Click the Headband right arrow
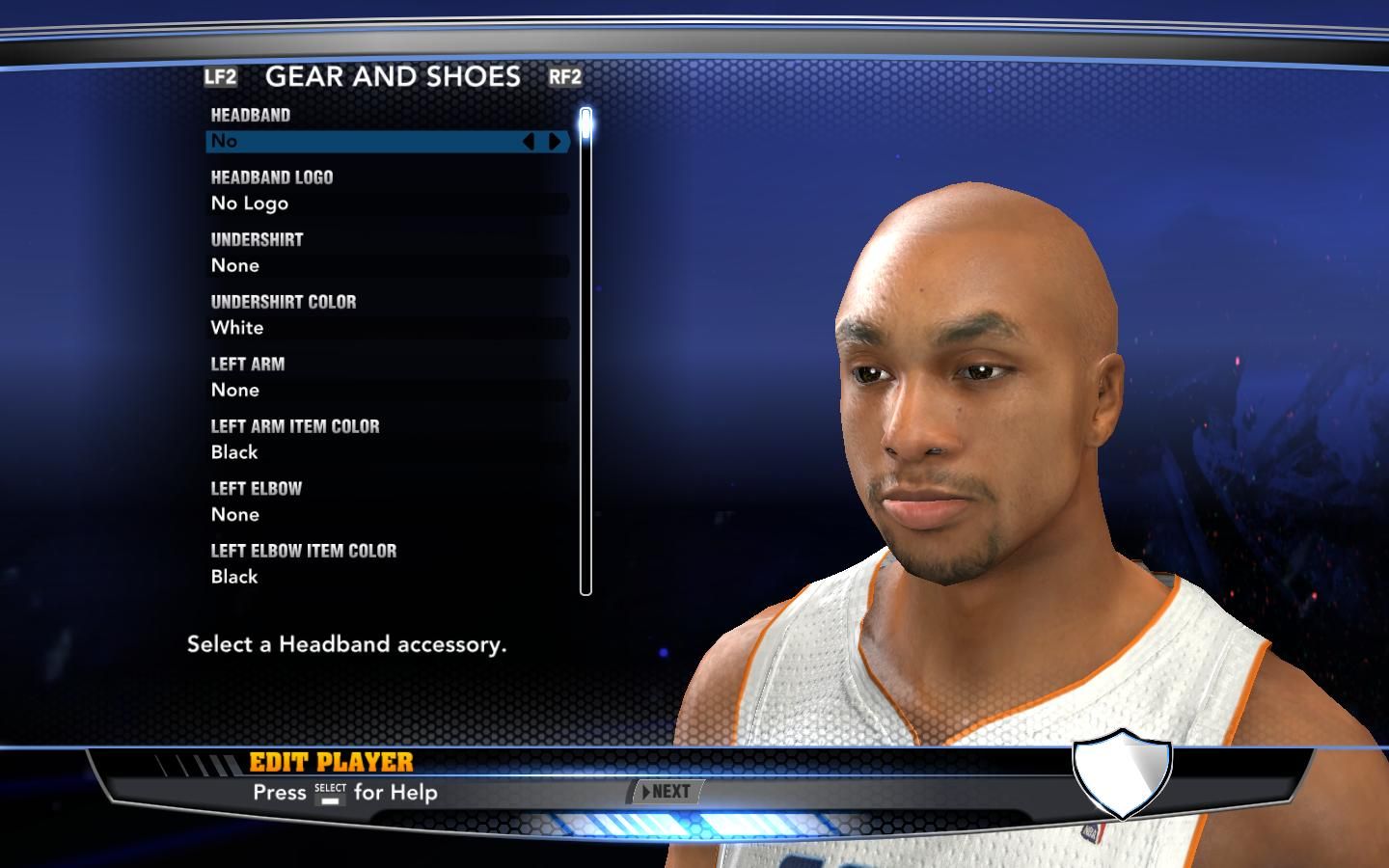Image resolution: width=1389 pixels, height=868 pixels. click(x=555, y=142)
